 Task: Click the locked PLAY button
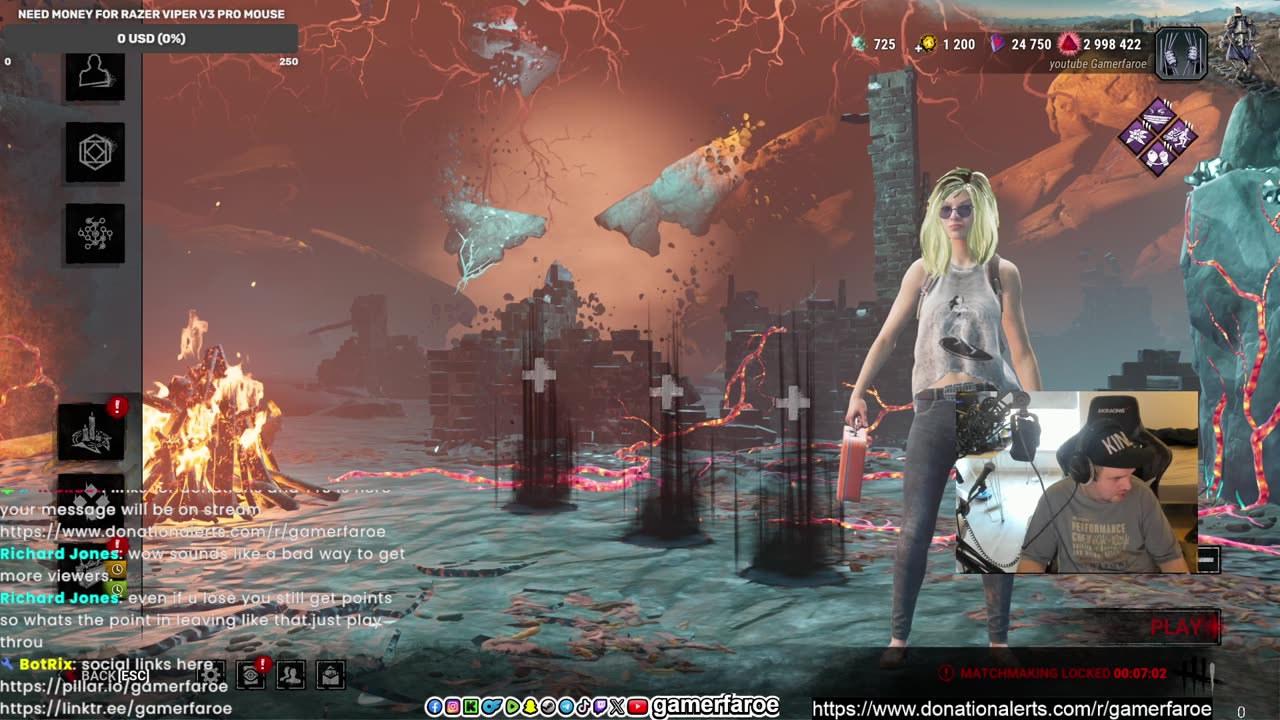pyautogui.click(x=1179, y=627)
